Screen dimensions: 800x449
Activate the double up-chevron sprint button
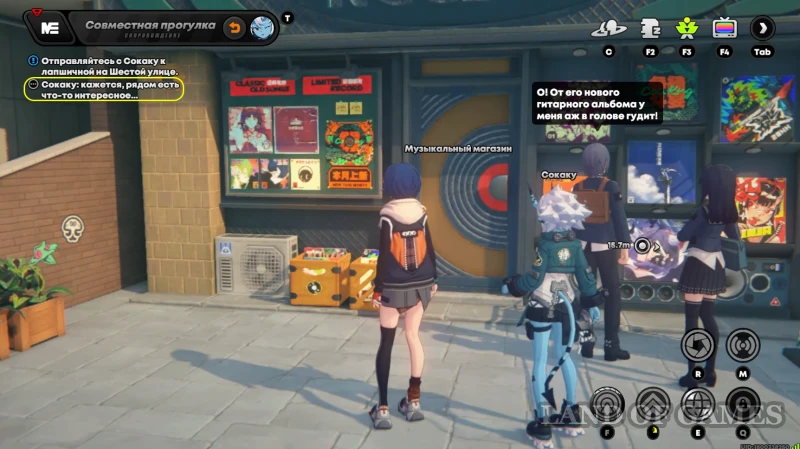[653, 403]
